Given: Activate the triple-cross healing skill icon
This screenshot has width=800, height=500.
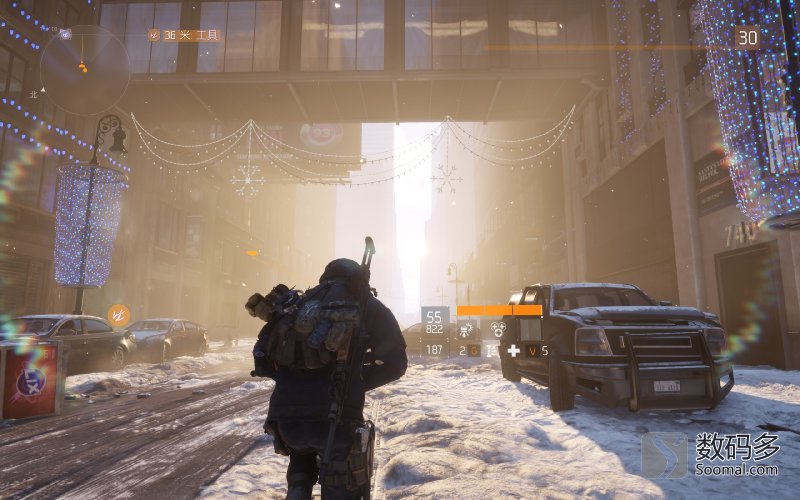Looking at the screenshot, I should click(x=497, y=328).
